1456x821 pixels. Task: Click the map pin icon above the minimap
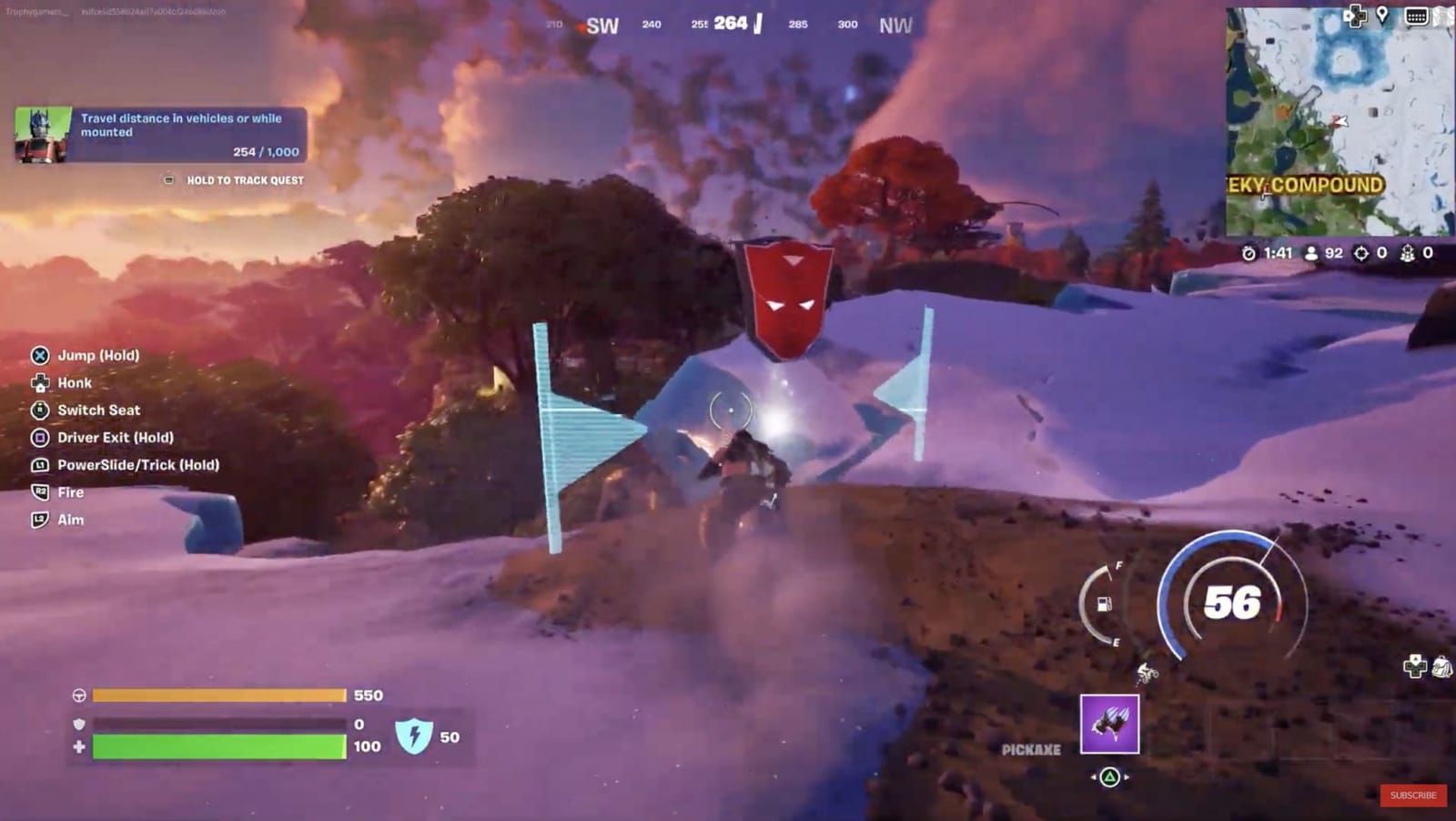click(x=1382, y=15)
